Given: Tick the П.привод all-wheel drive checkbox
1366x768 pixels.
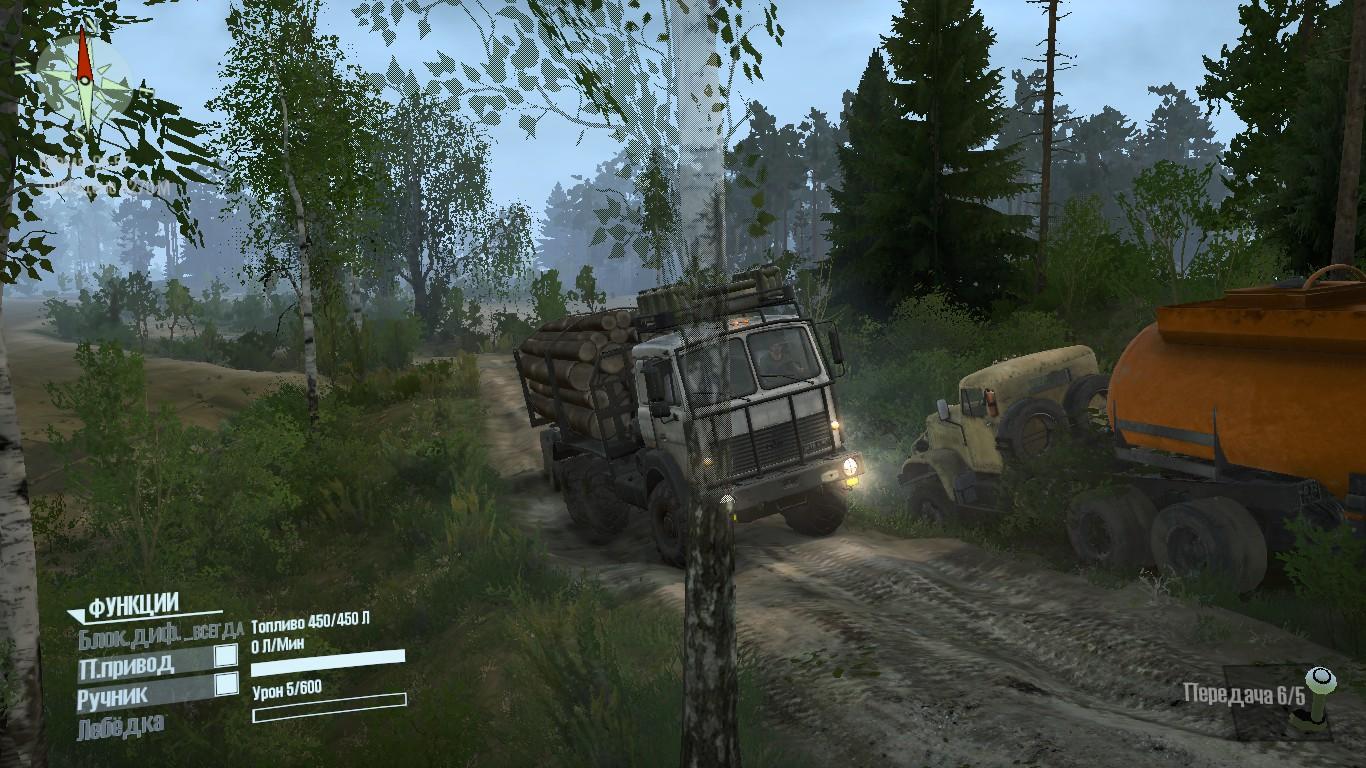Looking at the screenshot, I should (x=227, y=656).
